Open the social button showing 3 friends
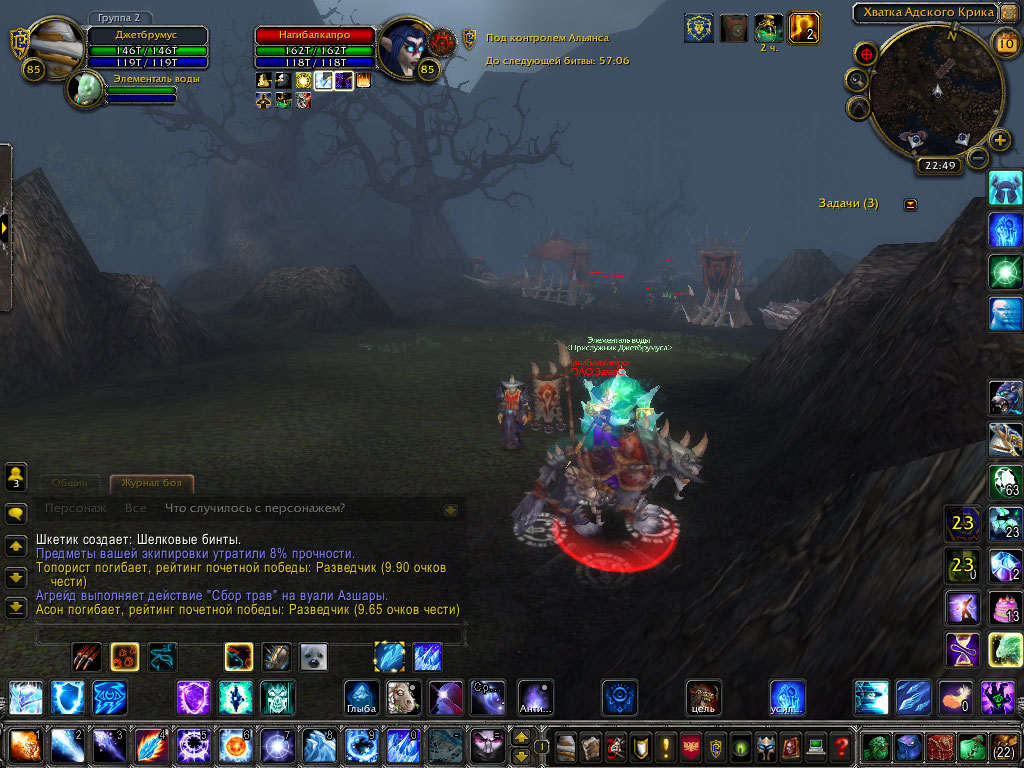The height and width of the screenshot is (768, 1024). [16, 476]
